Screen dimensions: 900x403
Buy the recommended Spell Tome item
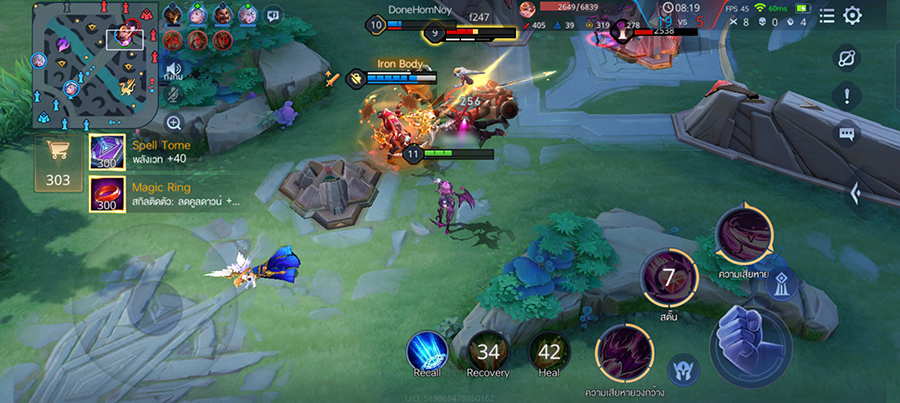(x=107, y=151)
